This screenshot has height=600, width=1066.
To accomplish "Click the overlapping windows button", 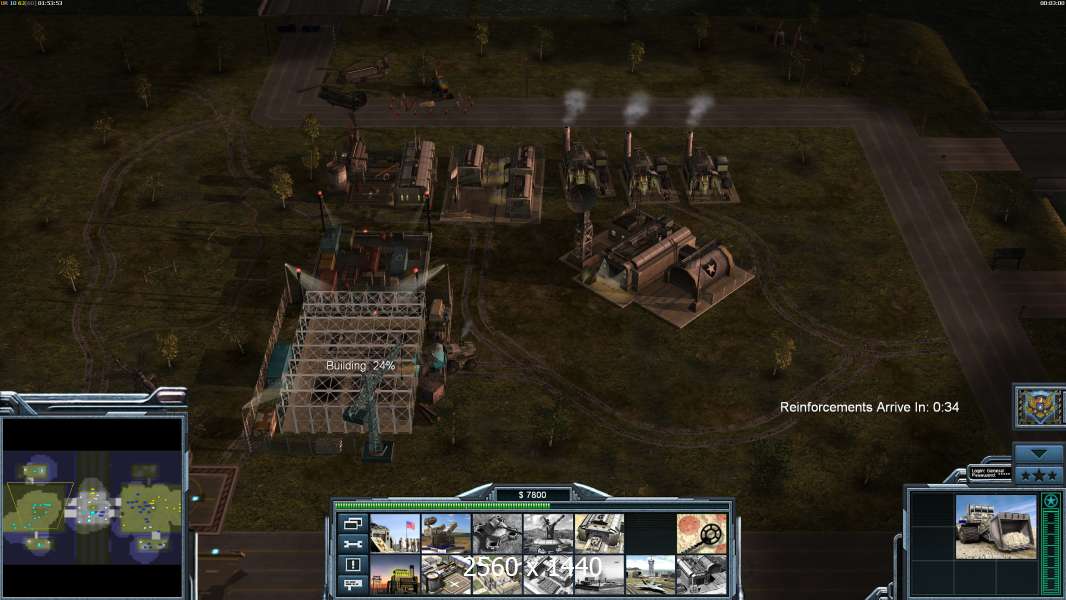I will tap(352, 523).
